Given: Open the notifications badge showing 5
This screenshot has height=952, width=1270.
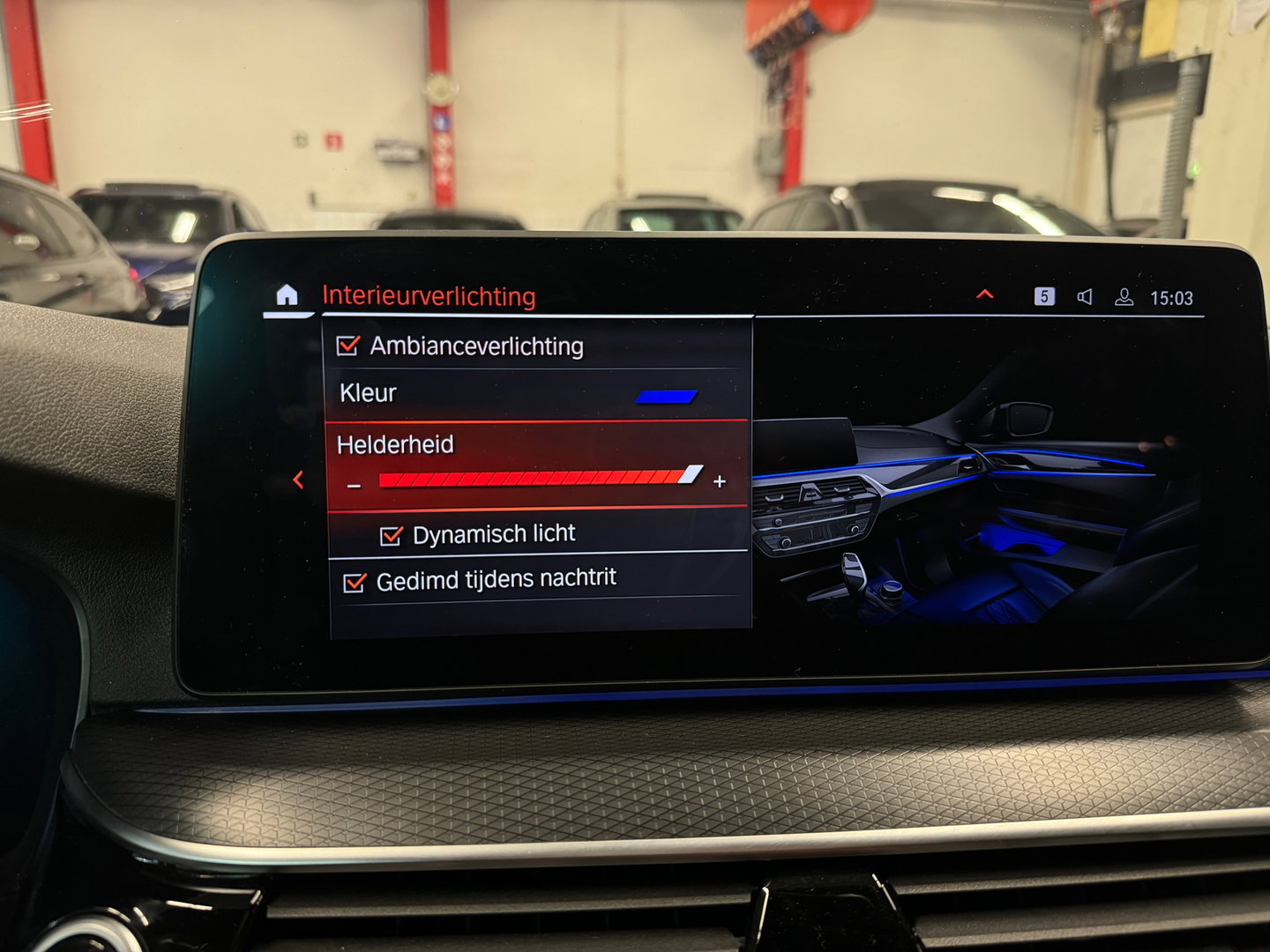Looking at the screenshot, I should pyautogui.click(x=1044, y=296).
